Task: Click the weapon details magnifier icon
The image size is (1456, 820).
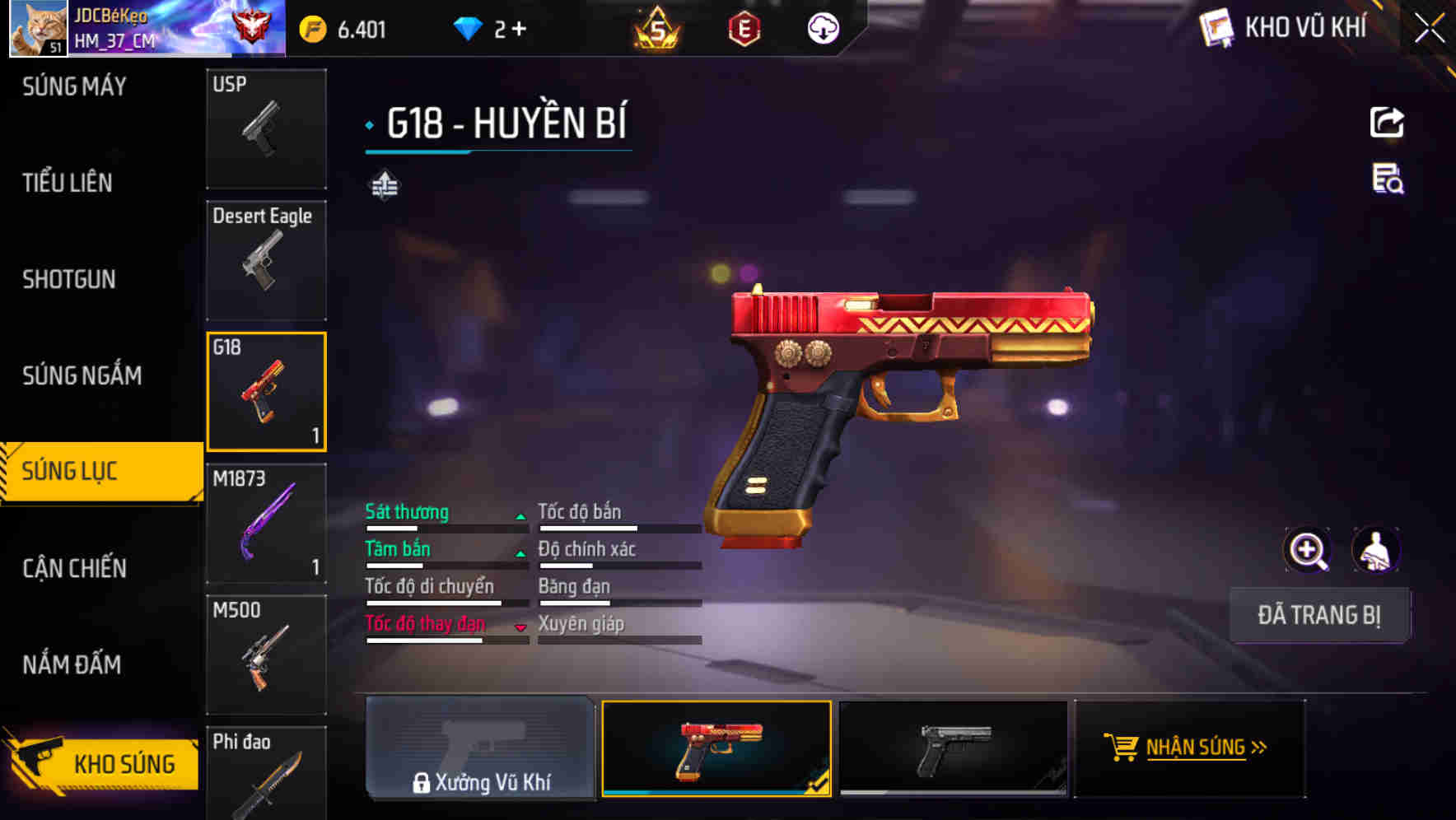Action: 1387,183
